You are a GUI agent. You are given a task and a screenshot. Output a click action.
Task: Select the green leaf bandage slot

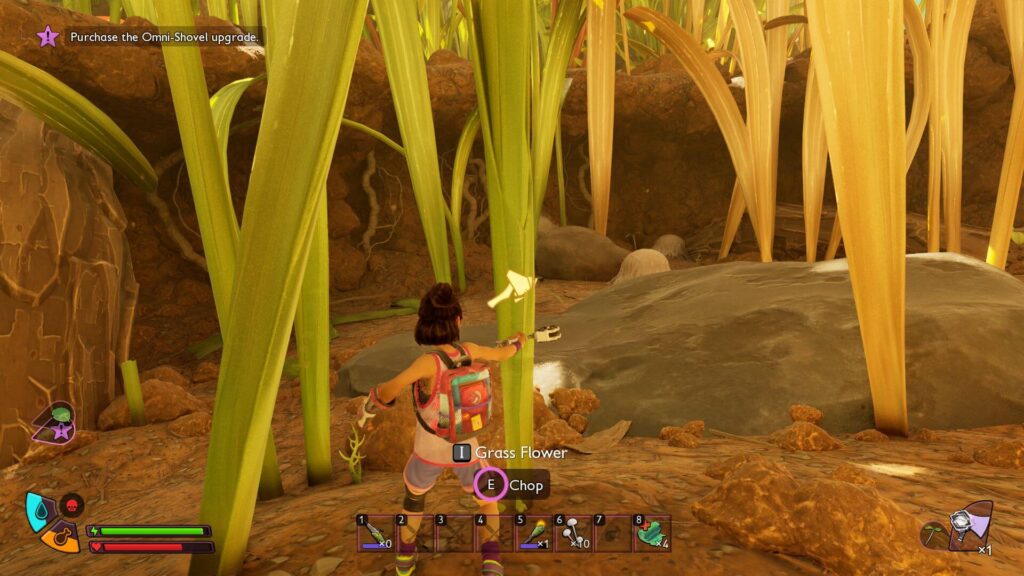pos(652,534)
